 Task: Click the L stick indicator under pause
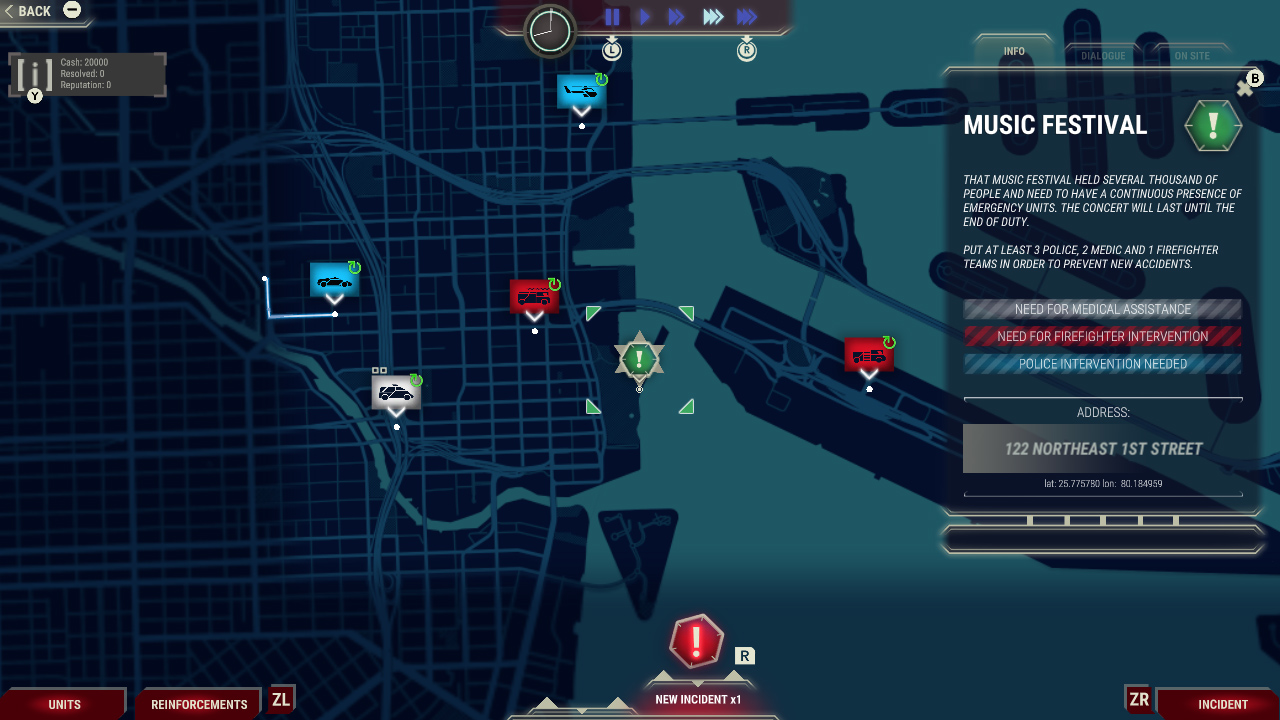611,48
